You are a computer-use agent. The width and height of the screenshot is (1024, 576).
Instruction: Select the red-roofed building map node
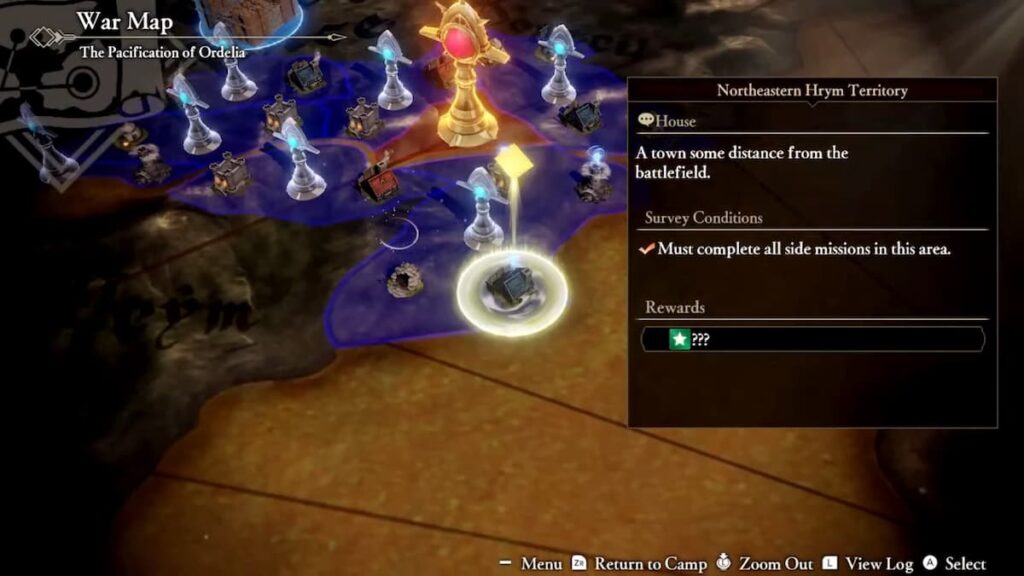(378, 183)
